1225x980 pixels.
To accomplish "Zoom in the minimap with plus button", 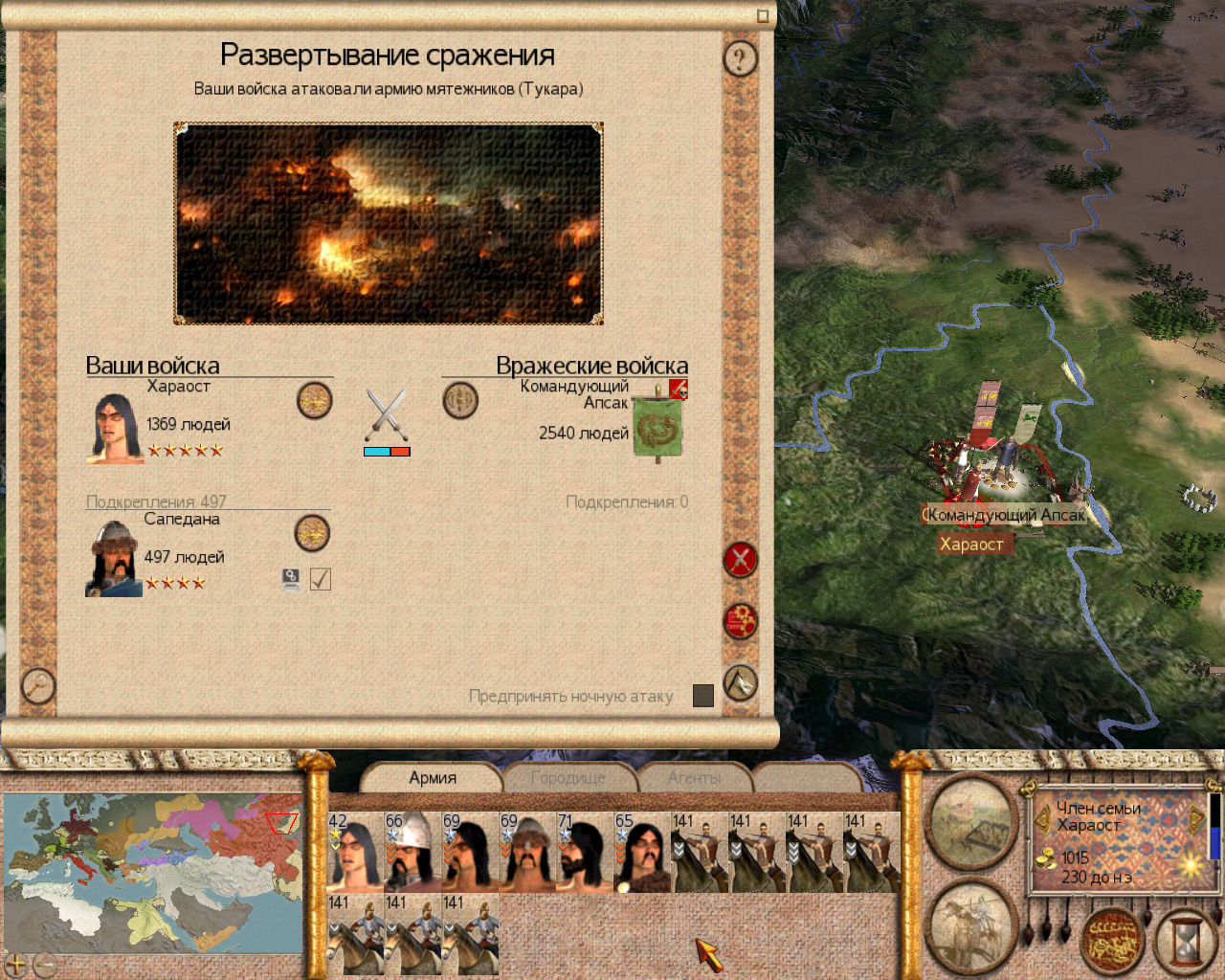I will (x=16, y=964).
